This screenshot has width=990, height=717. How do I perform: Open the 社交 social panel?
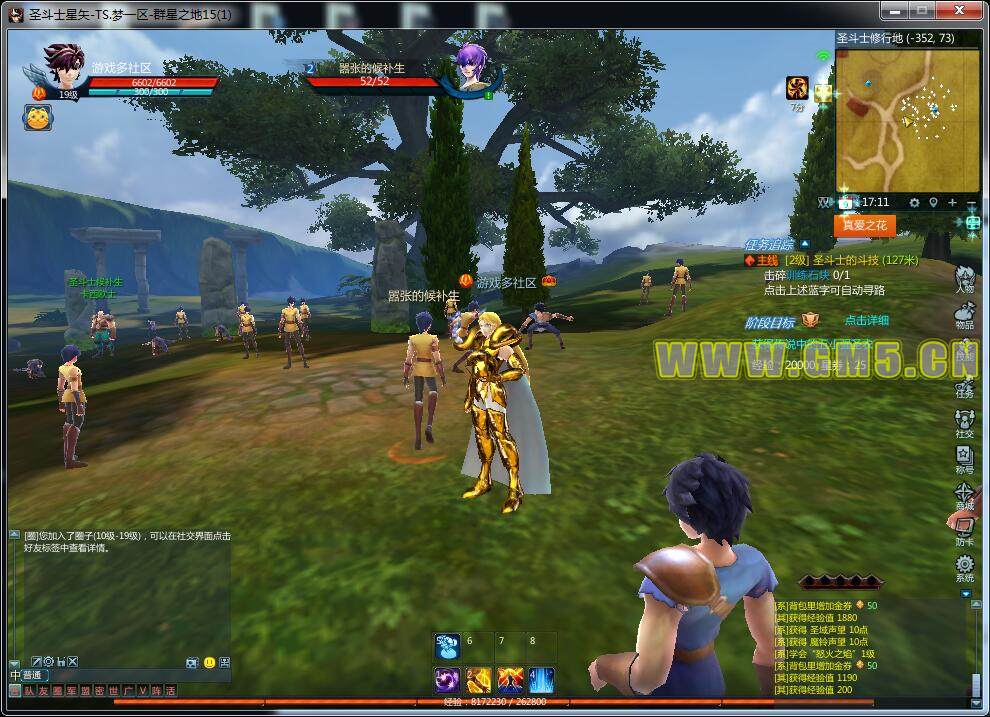965,423
